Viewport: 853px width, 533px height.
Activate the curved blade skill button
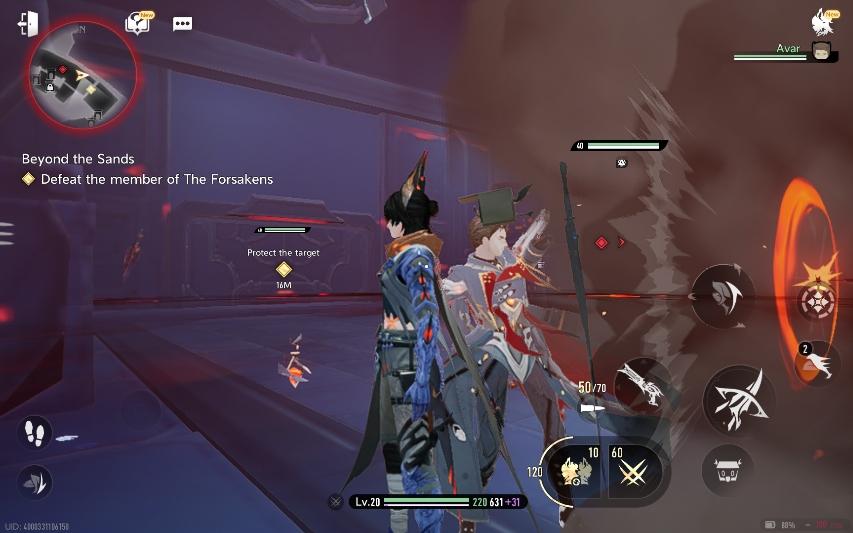tap(722, 296)
